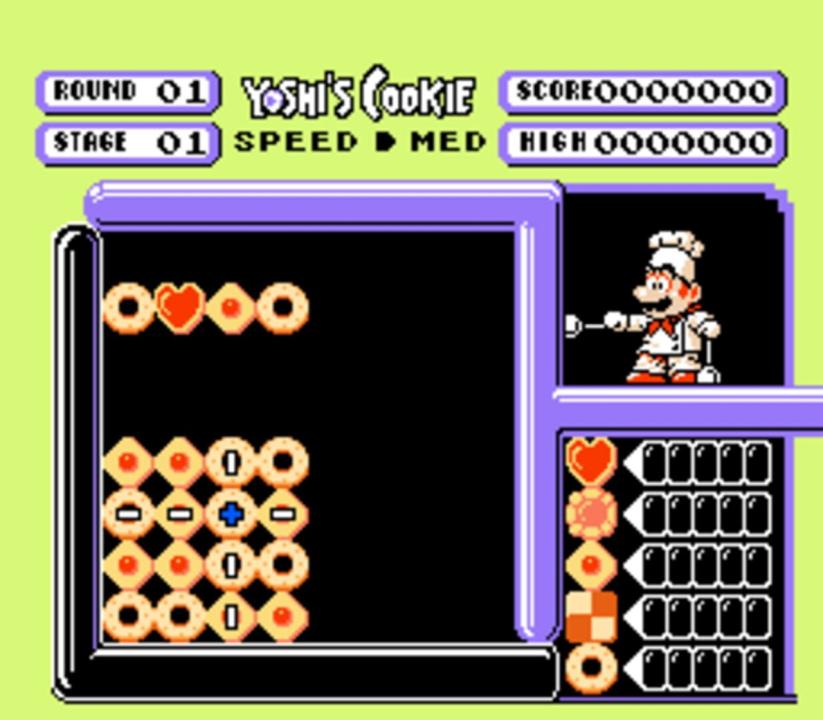Screen dimensions: 823x720
Task: Click the flower cookie meter icon
Action: point(591,513)
